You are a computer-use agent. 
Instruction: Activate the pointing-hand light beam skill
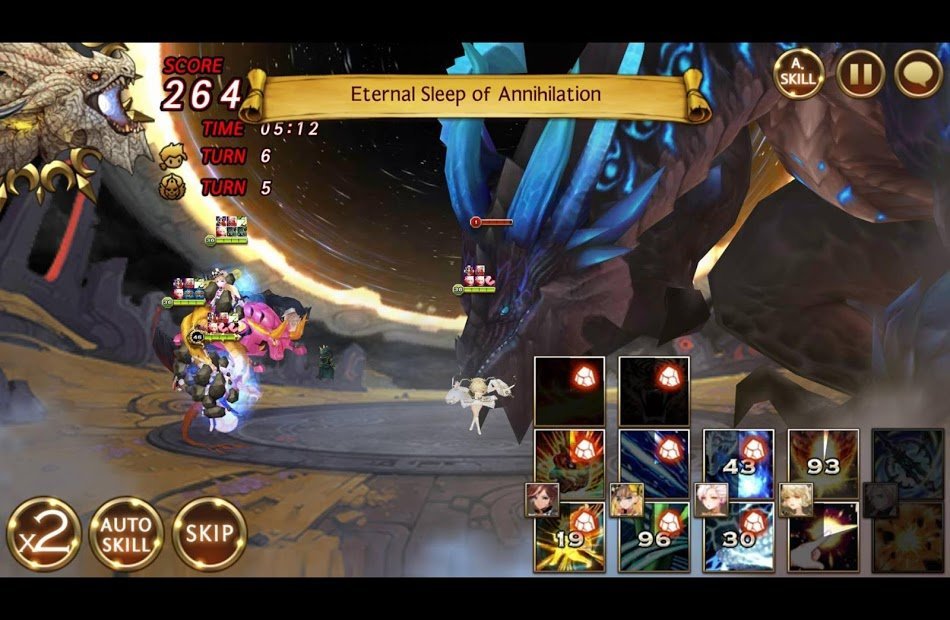coord(824,538)
